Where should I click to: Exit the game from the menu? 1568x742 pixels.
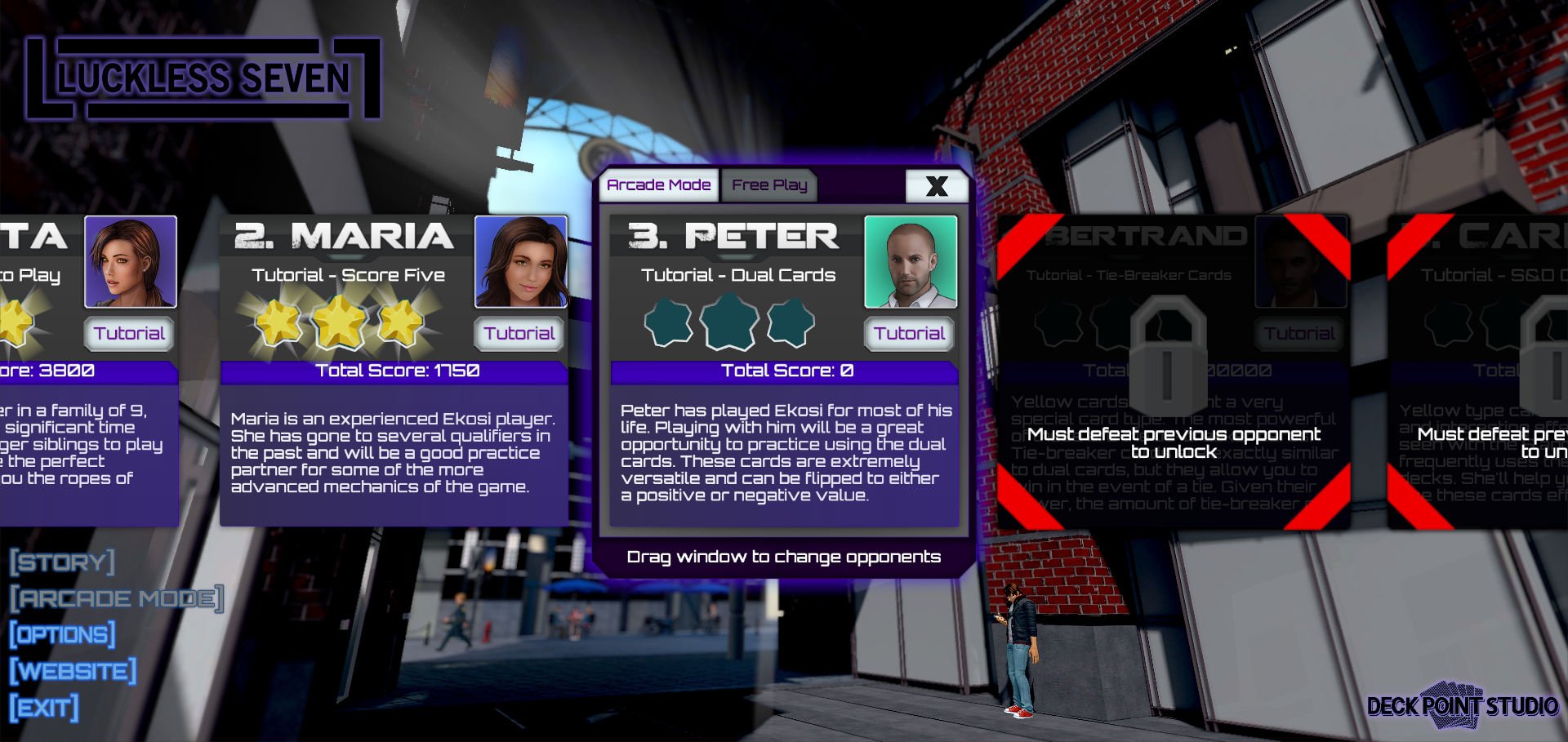click(x=45, y=707)
